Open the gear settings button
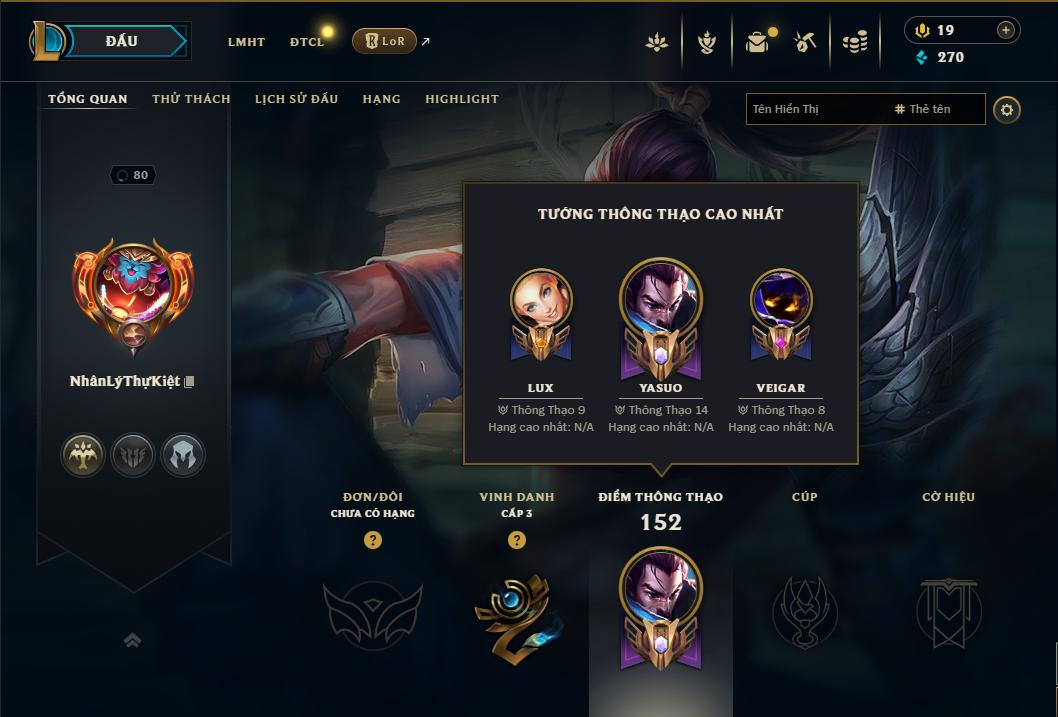 pos(1007,109)
